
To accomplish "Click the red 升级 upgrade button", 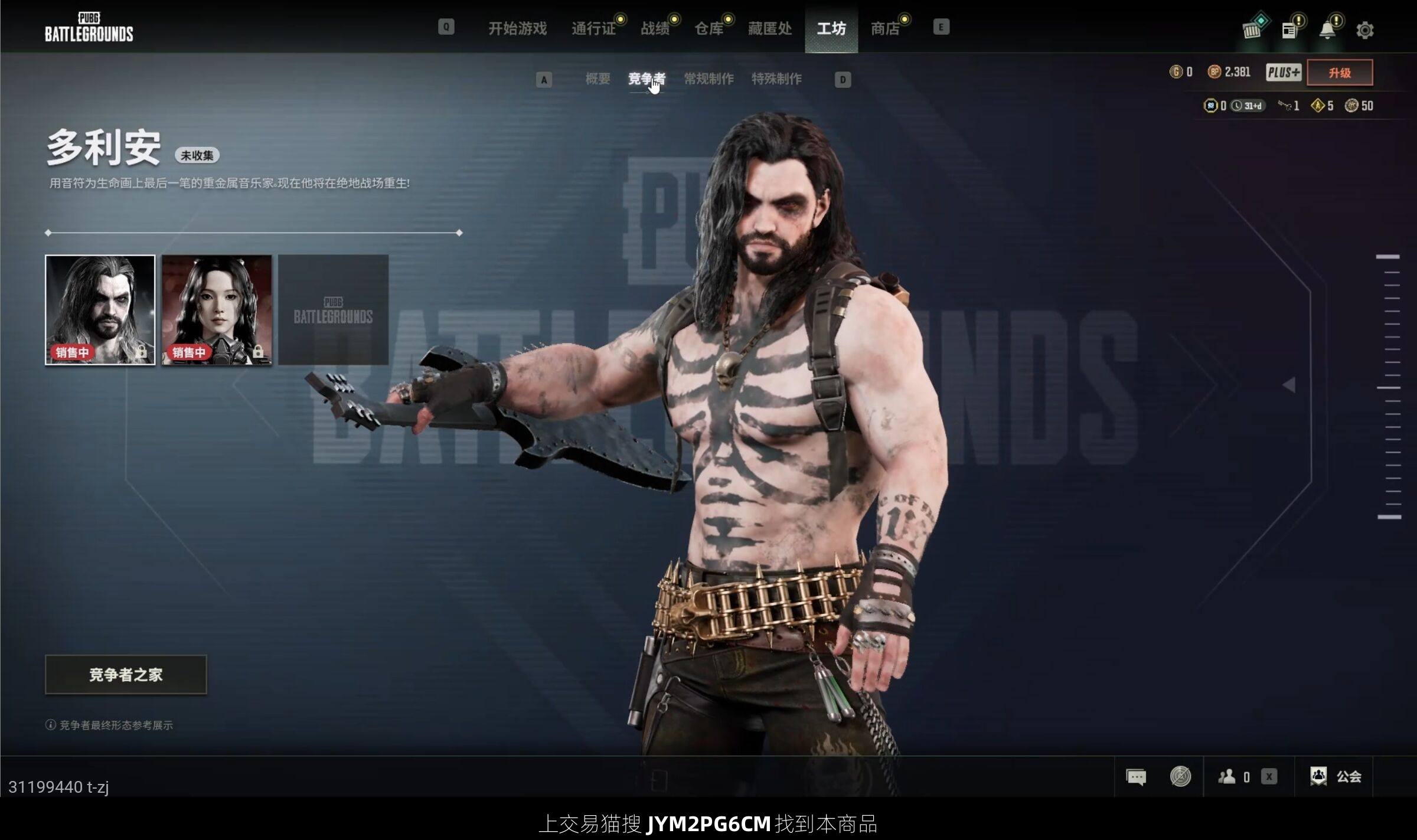I will (x=1340, y=73).
